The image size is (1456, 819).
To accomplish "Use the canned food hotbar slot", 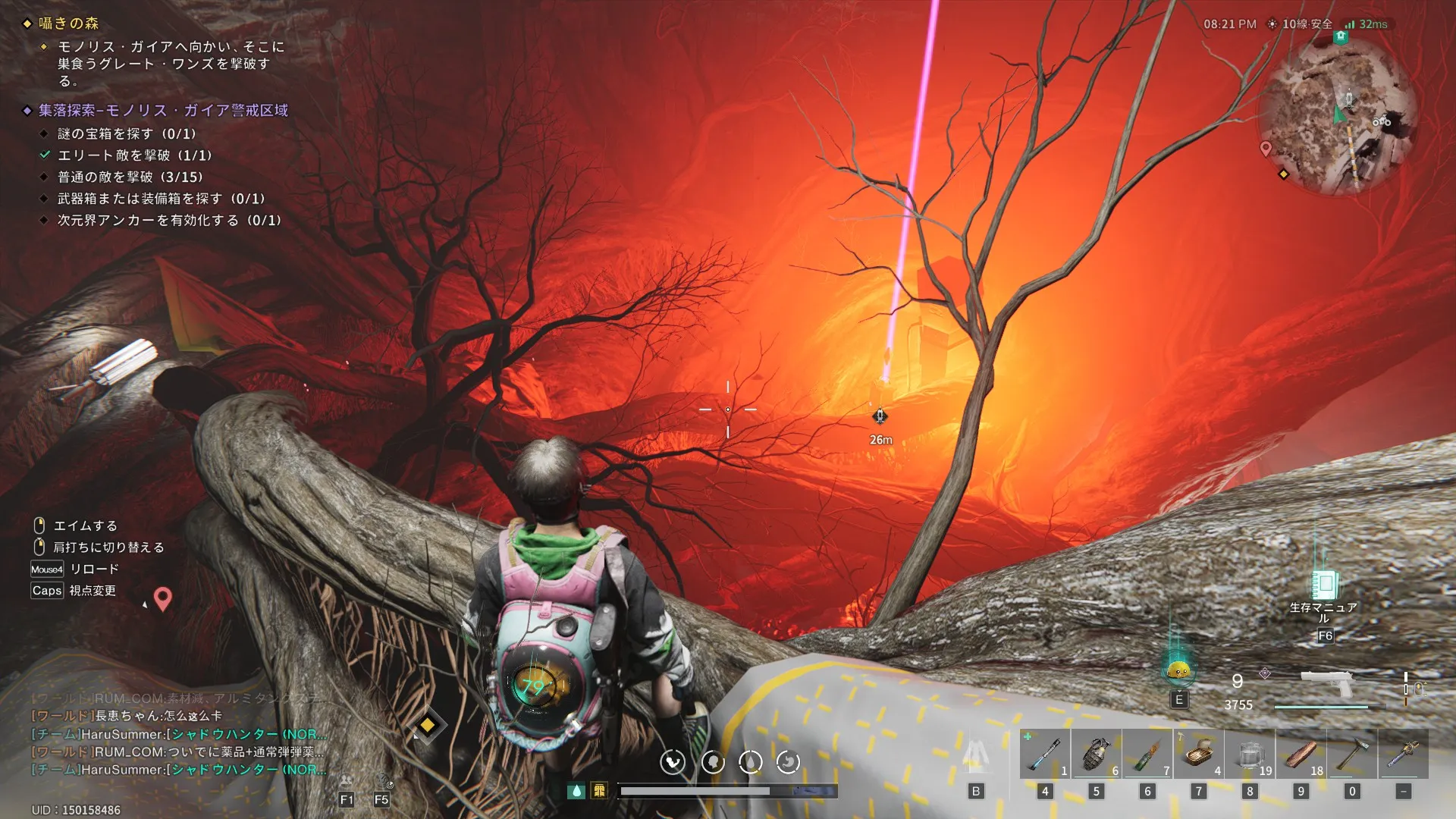I will (1198, 754).
